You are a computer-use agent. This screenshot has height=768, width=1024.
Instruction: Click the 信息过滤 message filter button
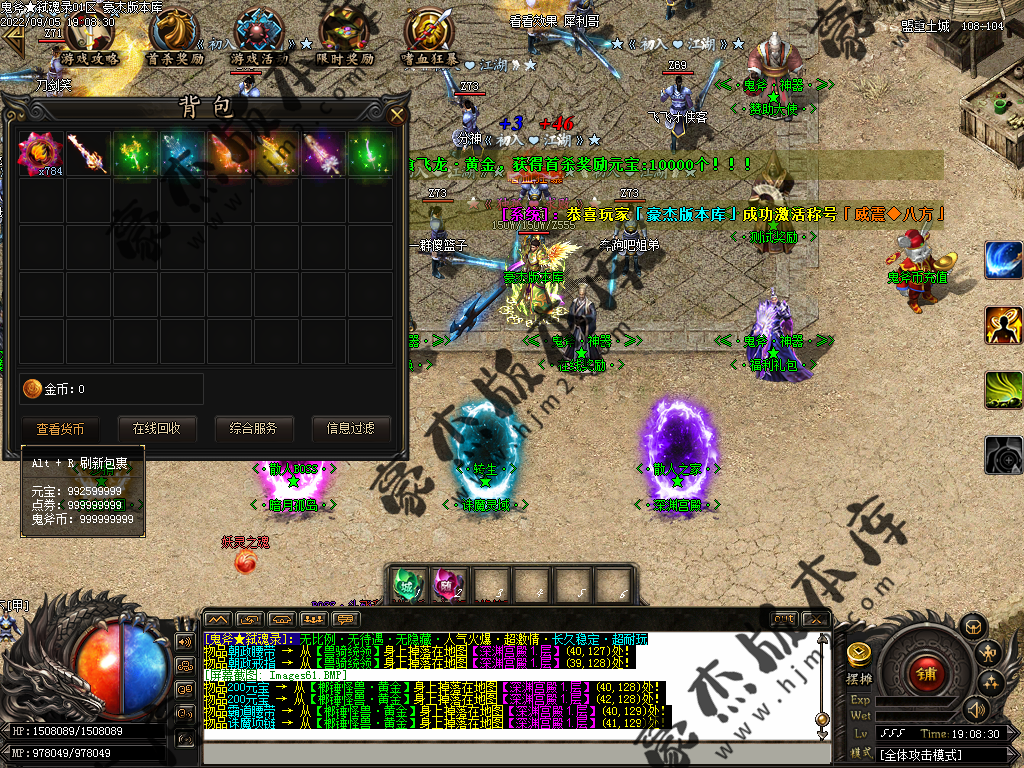coord(350,429)
